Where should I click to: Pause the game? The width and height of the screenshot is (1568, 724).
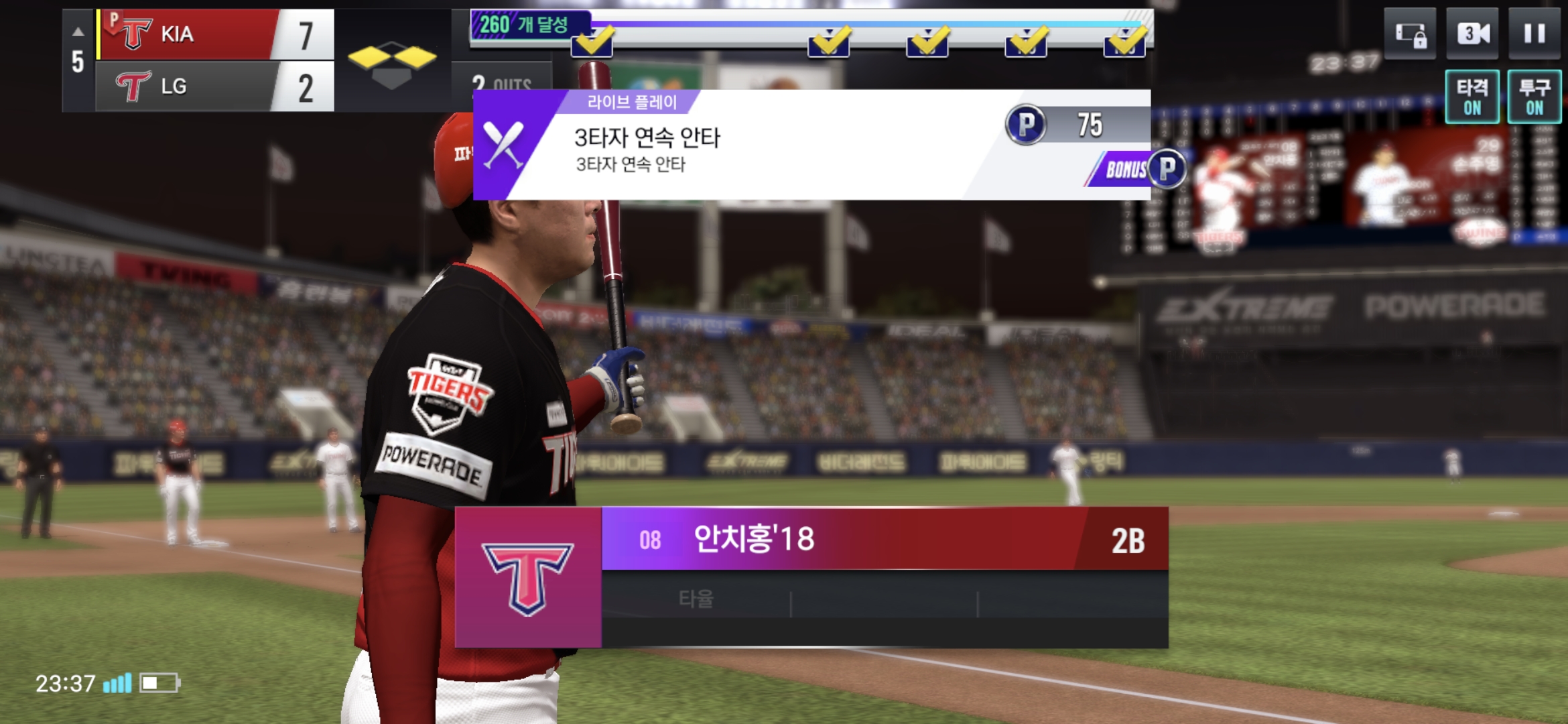tap(1534, 34)
